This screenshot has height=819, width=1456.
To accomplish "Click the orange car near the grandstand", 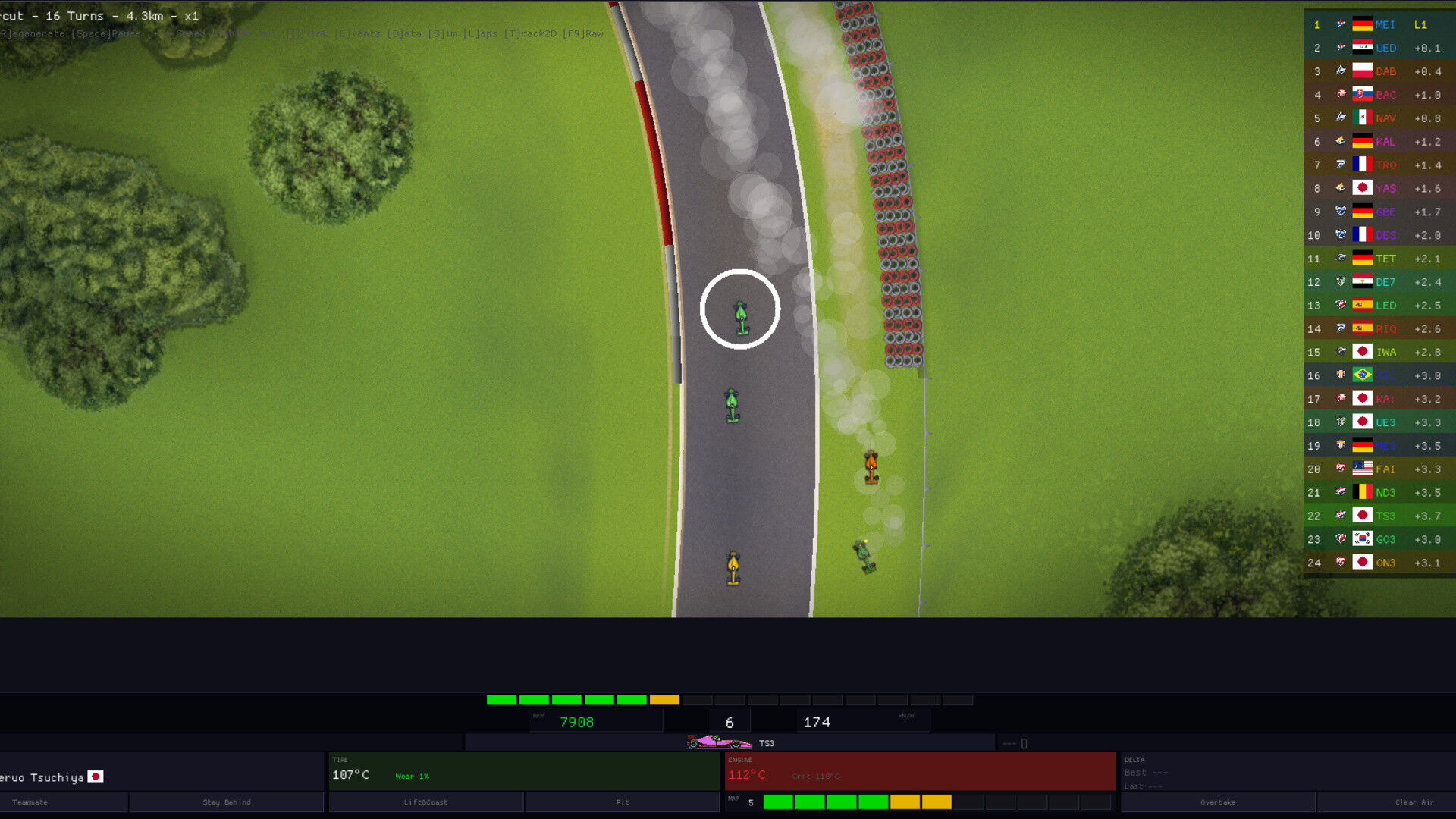I will pos(871,466).
